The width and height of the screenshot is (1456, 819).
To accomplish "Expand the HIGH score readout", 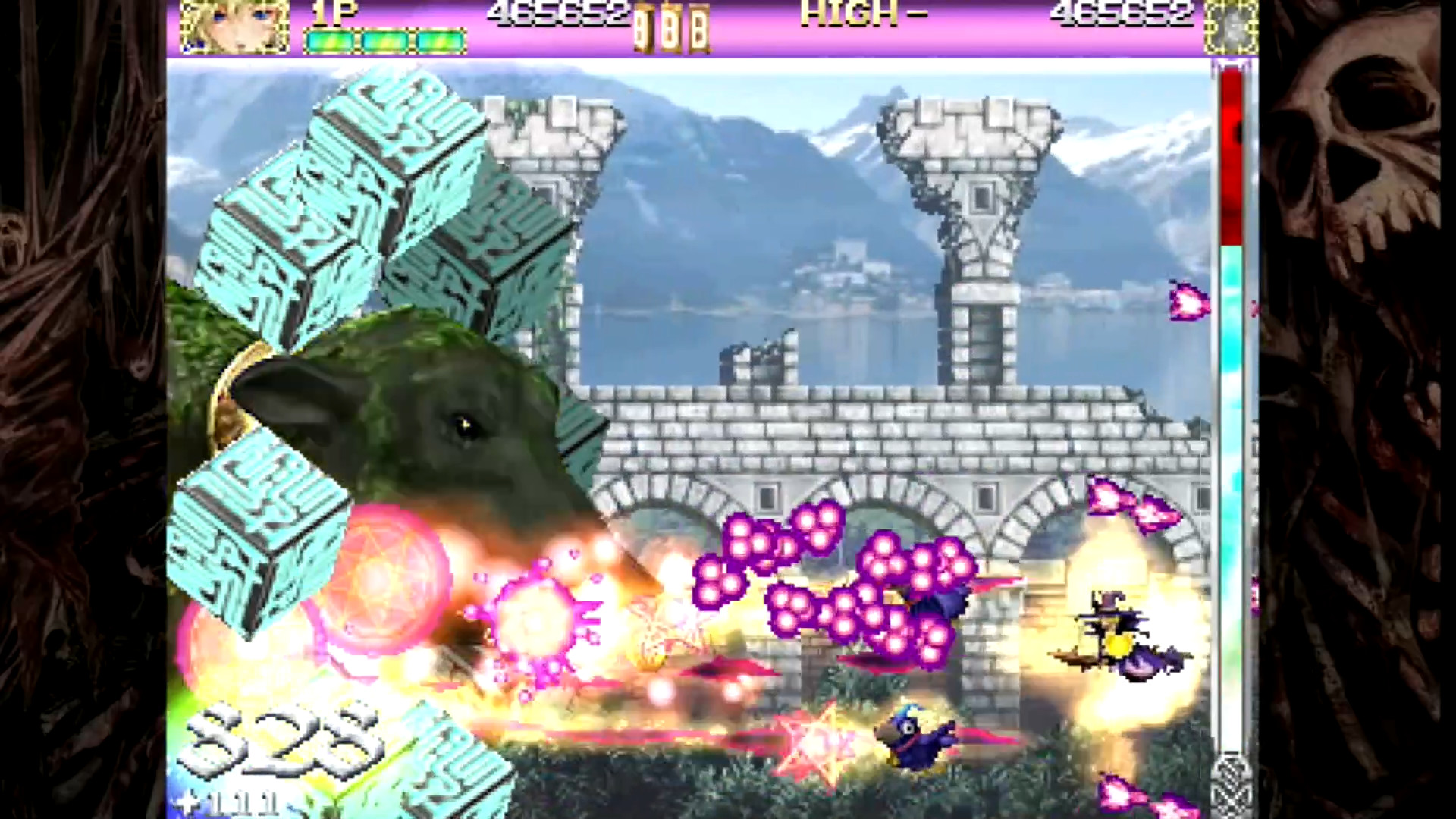I will pos(849,12).
